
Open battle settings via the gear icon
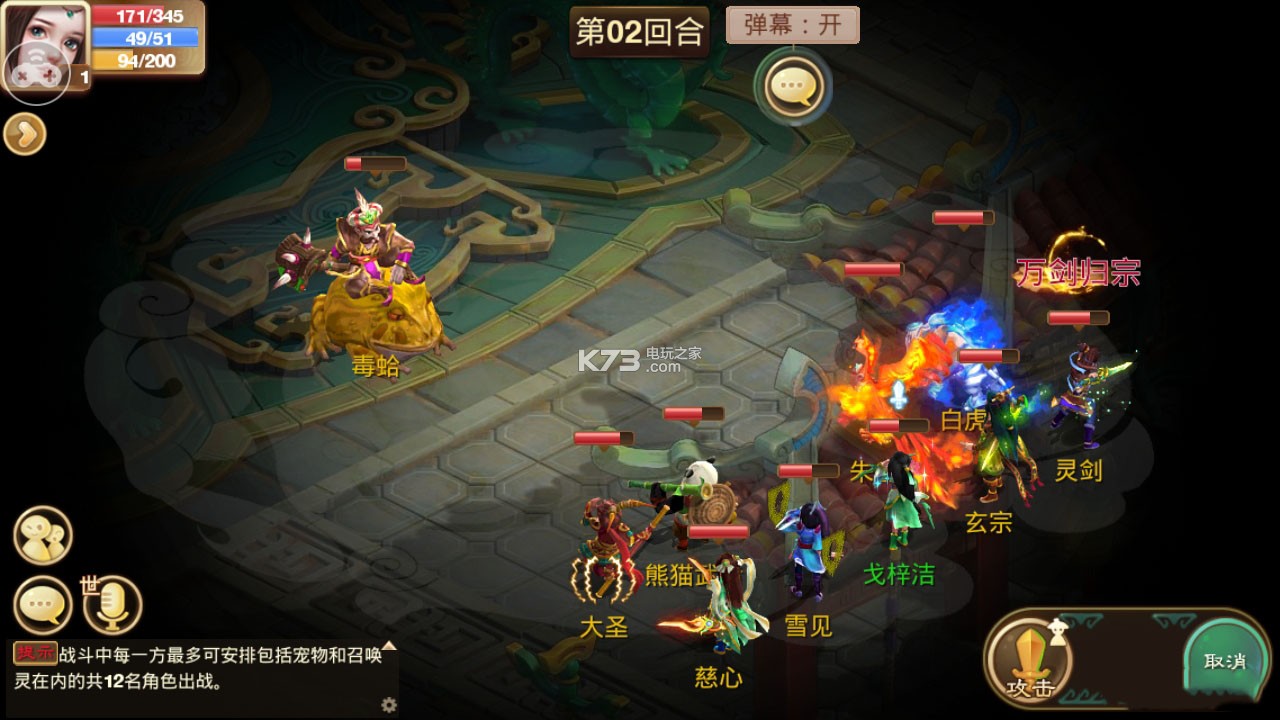pyautogui.click(x=387, y=705)
